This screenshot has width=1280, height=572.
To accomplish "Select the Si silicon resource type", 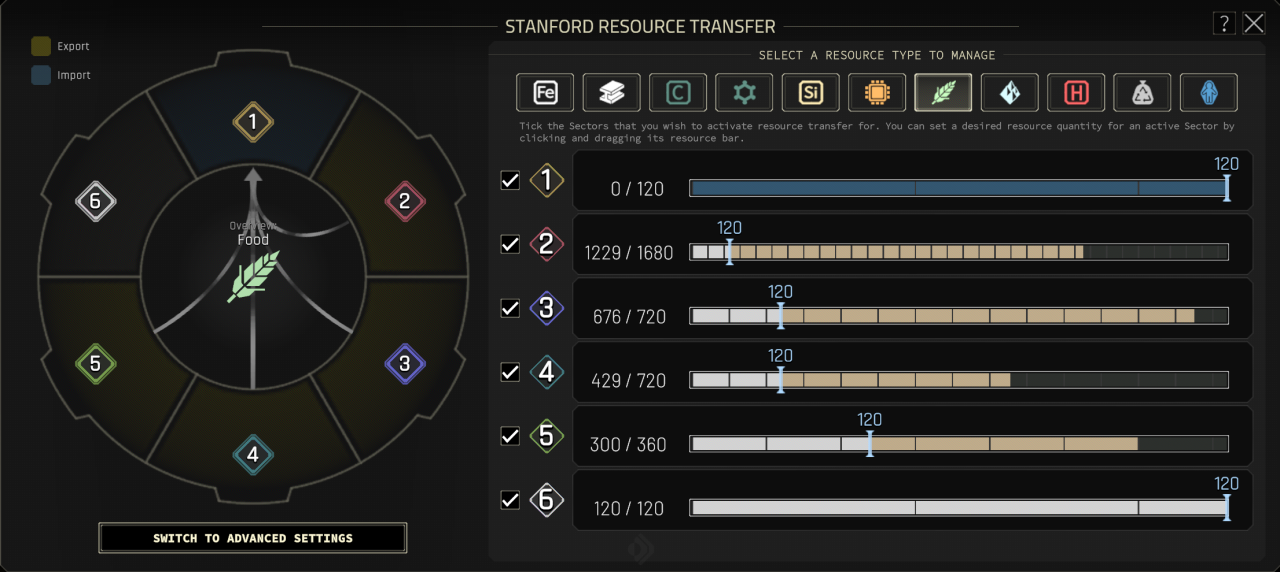I will tap(810, 93).
